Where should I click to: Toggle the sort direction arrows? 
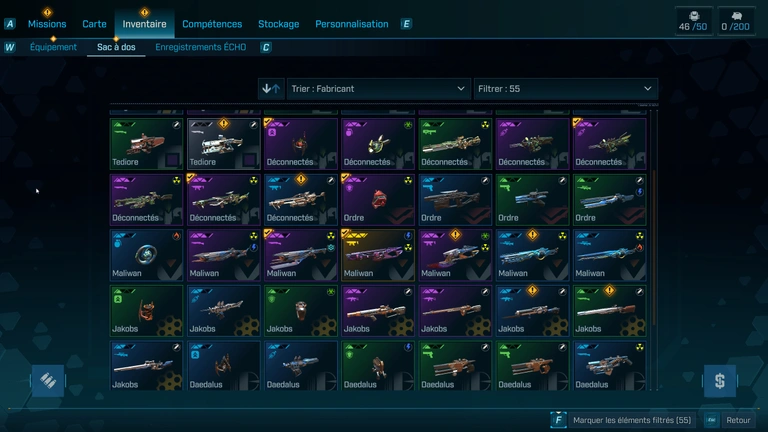tap(270, 89)
